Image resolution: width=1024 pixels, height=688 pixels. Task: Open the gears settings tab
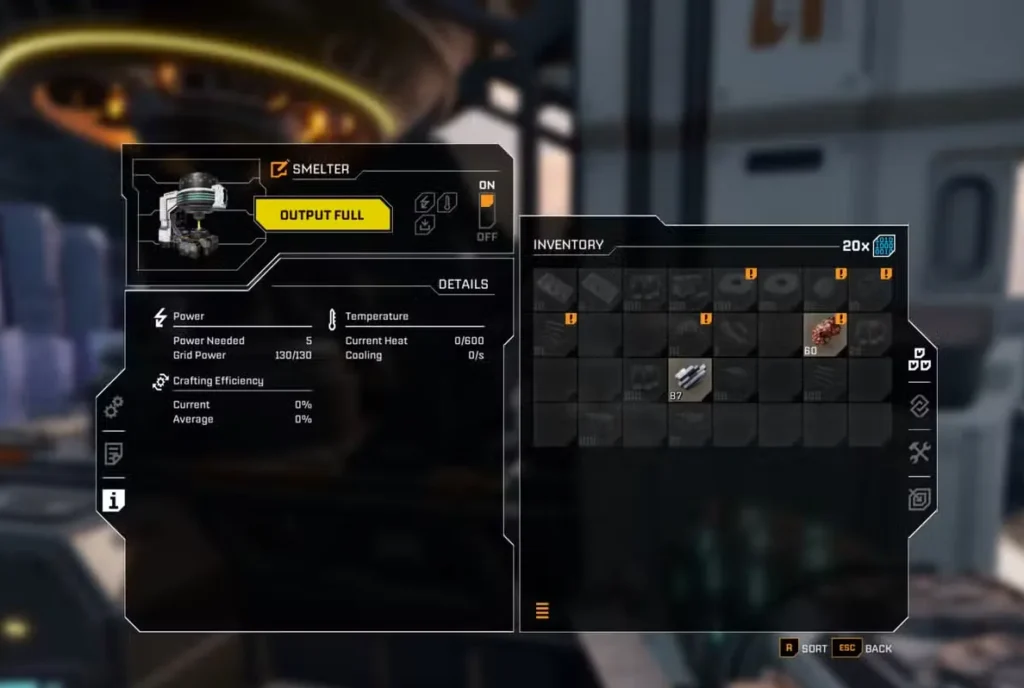(114, 406)
